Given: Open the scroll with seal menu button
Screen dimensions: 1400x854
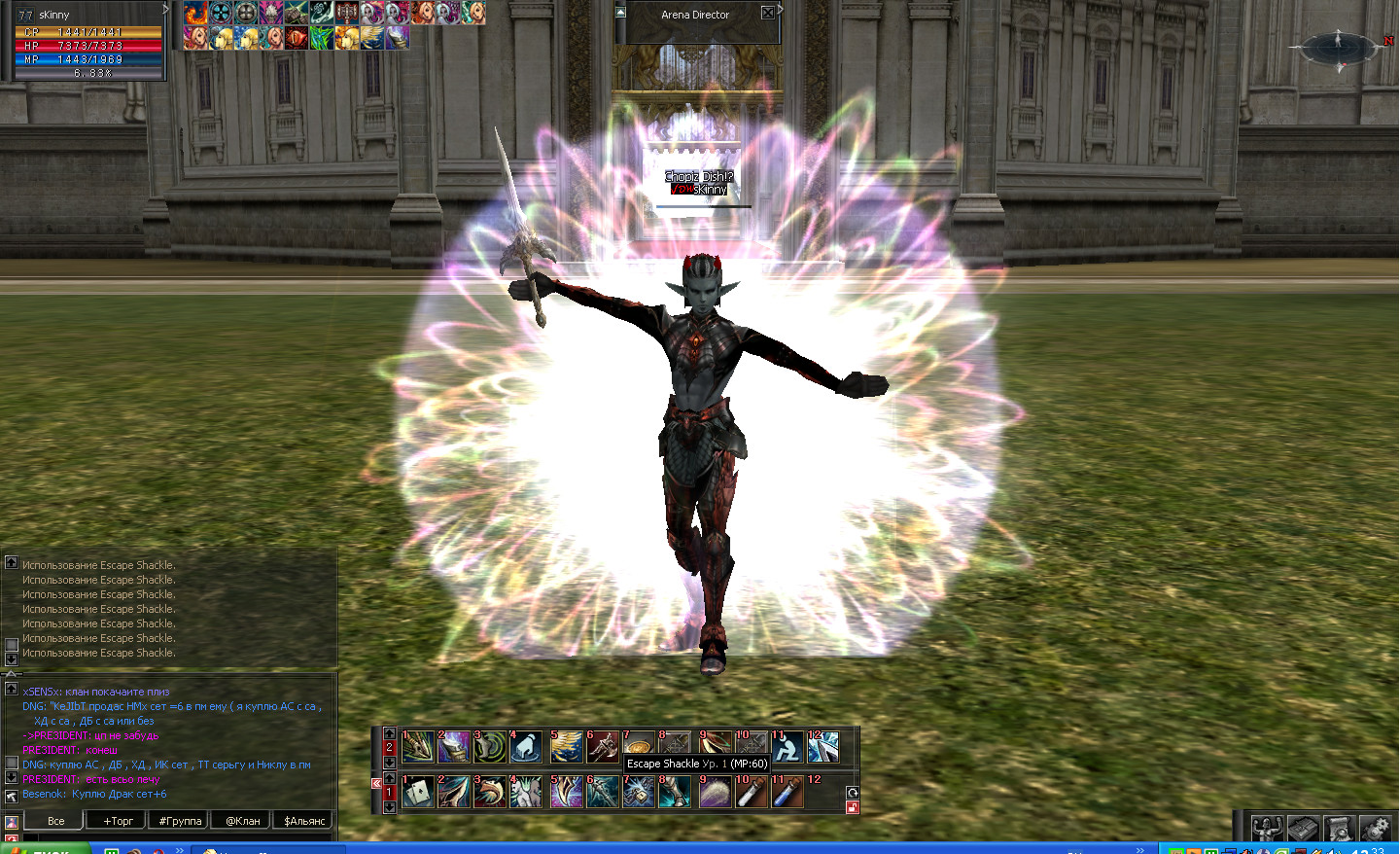Looking at the screenshot, I should 1339,828.
